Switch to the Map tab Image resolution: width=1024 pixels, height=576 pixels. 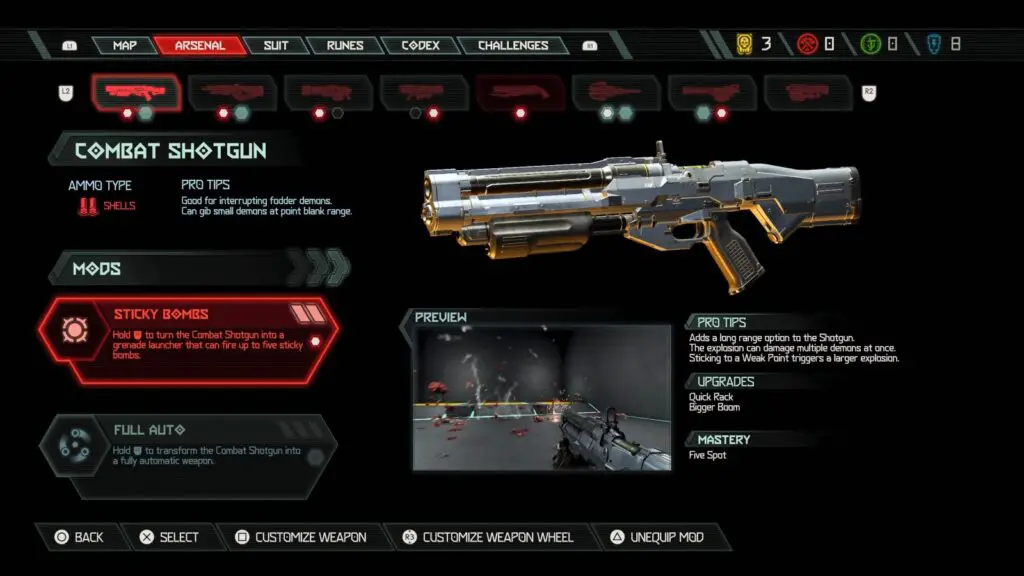(124, 46)
